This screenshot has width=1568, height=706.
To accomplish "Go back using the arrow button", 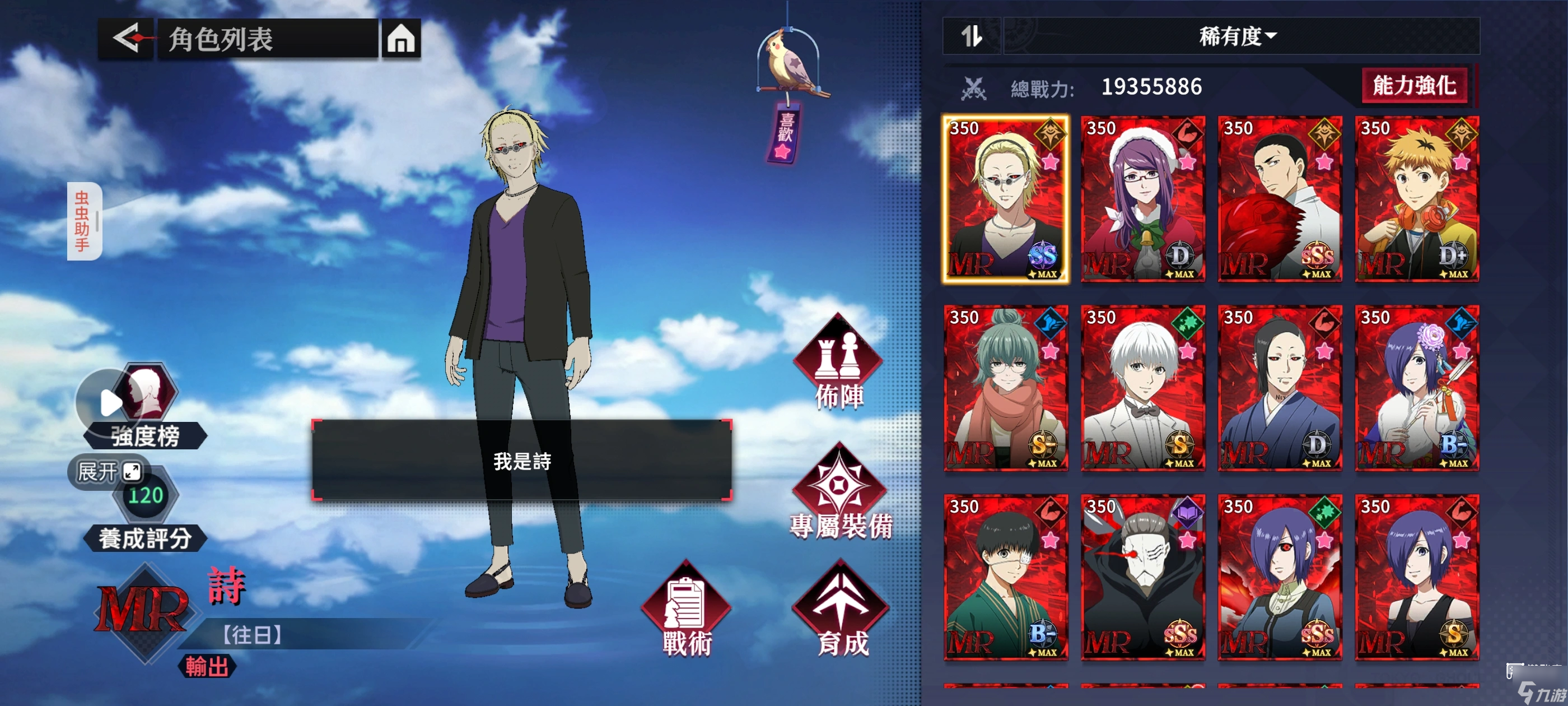I will tap(126, 39).
